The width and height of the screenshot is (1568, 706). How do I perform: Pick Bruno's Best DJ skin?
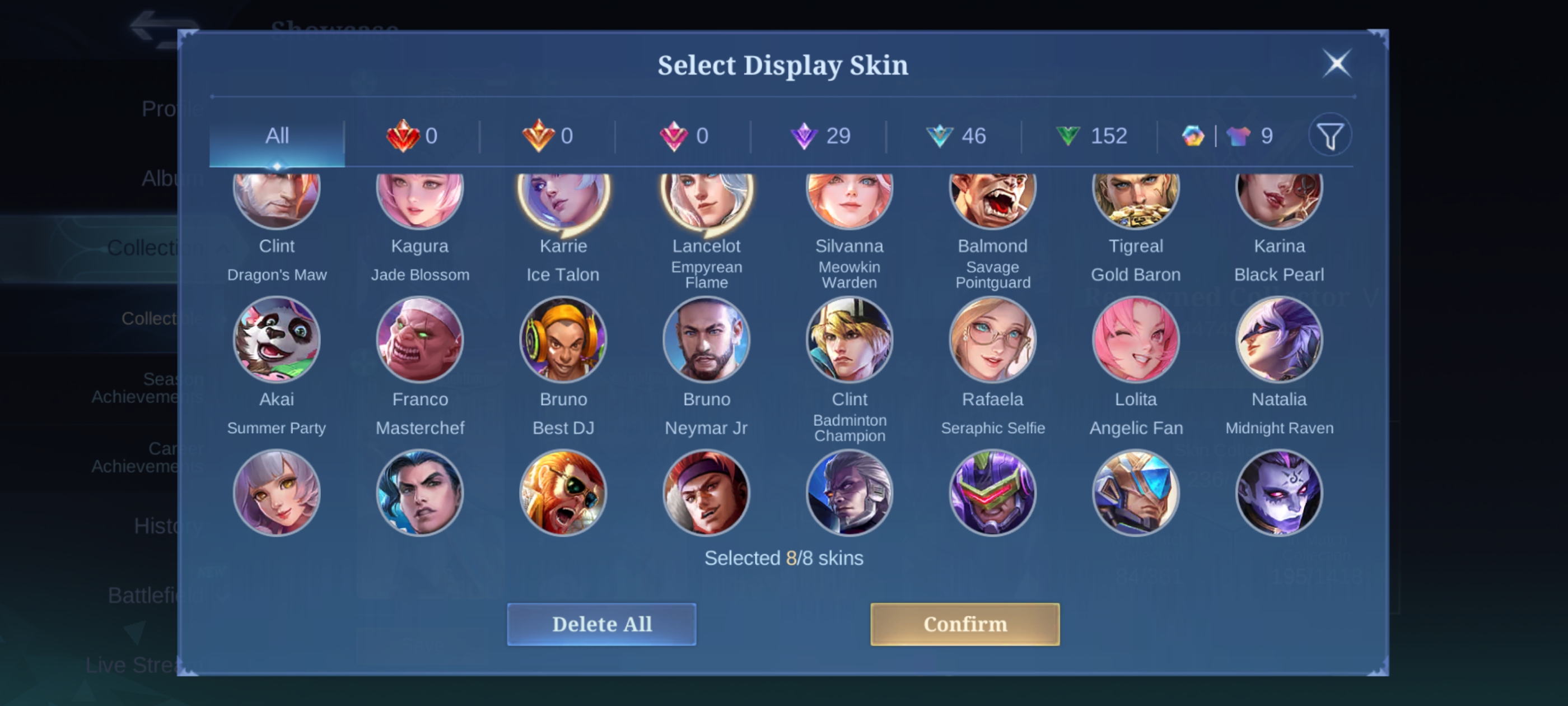[x=563, y=340]
